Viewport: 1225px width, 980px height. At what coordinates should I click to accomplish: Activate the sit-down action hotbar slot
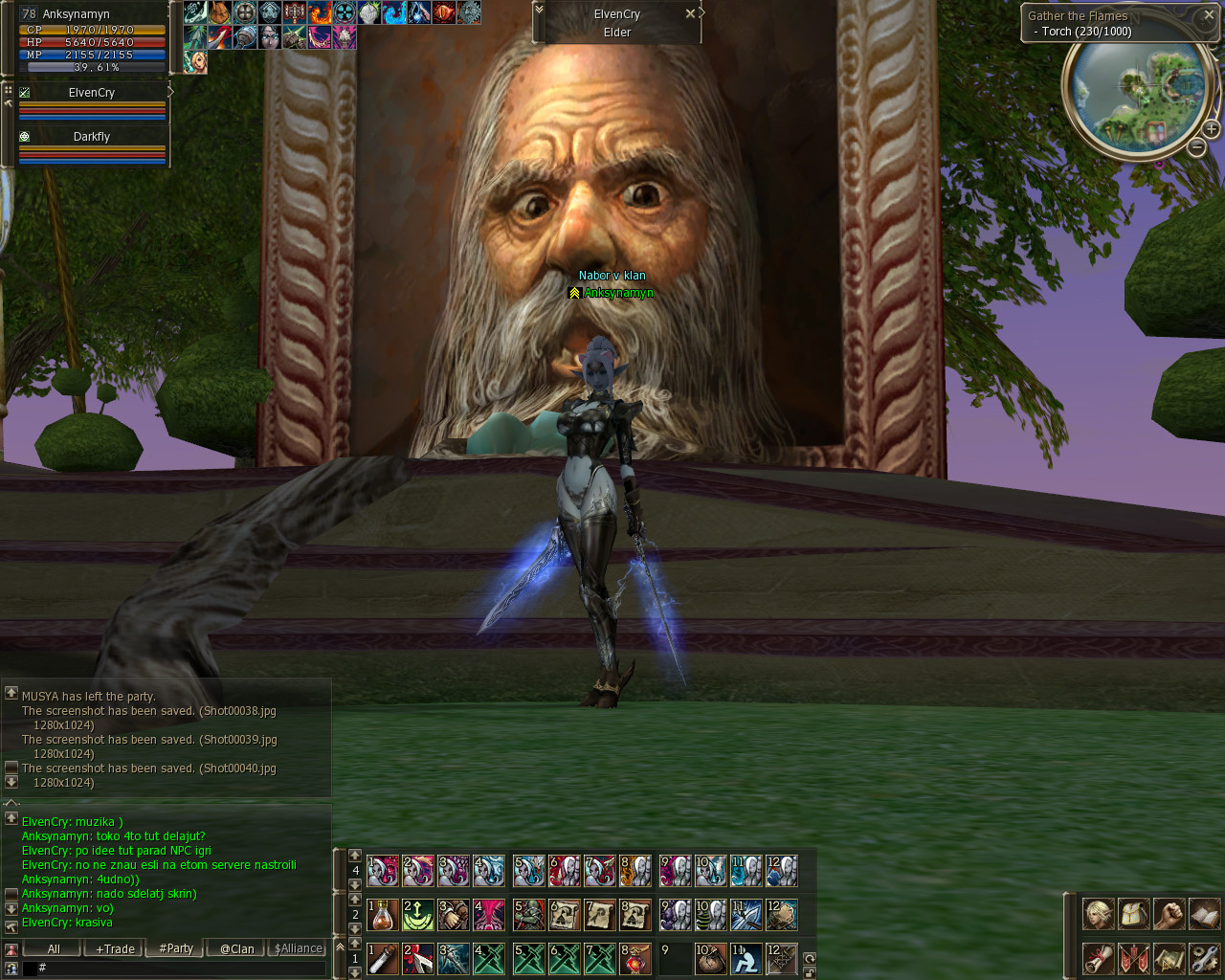(746, 959)
